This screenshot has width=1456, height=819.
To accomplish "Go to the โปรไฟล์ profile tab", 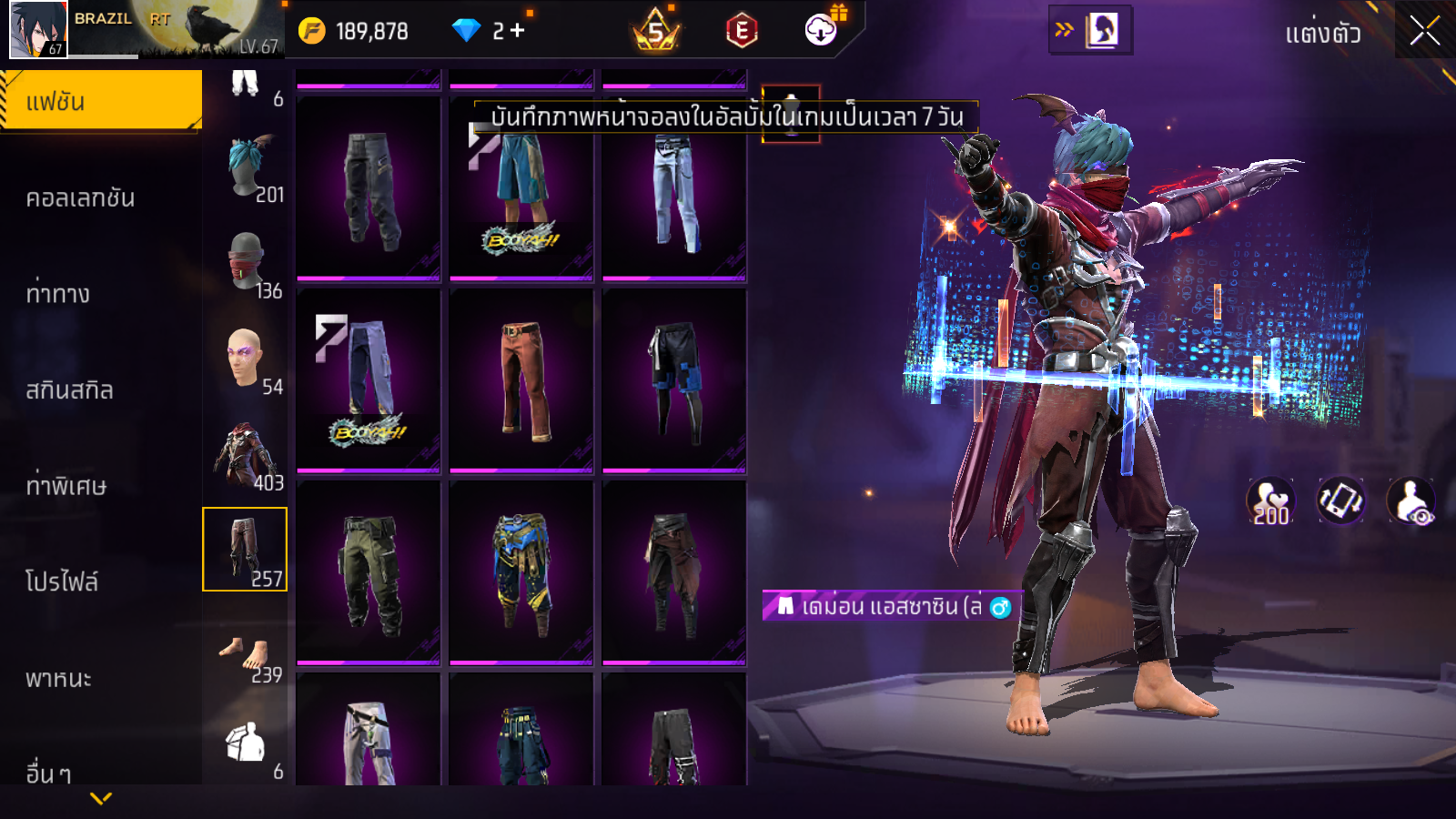I will point(62,581).
